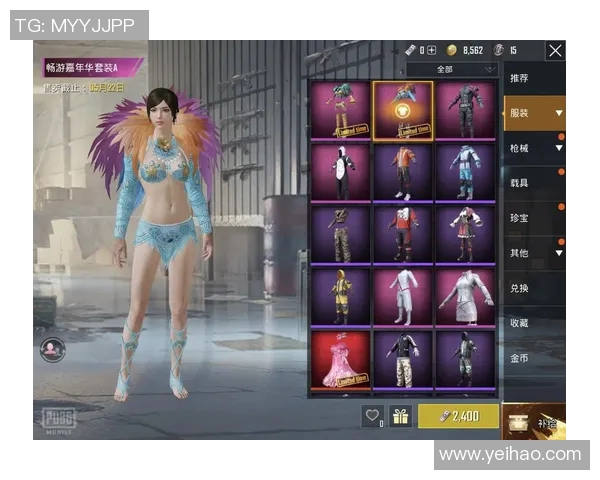Select the highlighted feather-wing outfit tile
Screen dimensions: 600x480
403,110
